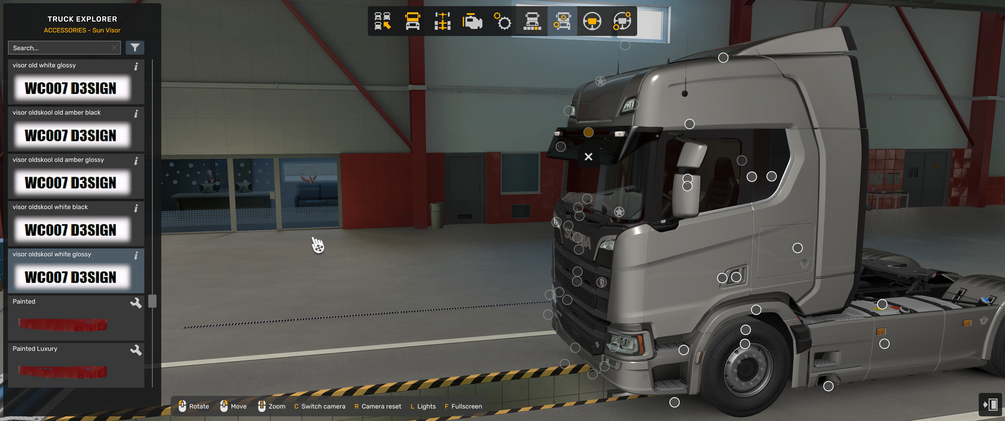Click the exit door icon
Screen dimensions: 1005x421
click(x=990, y=404)
